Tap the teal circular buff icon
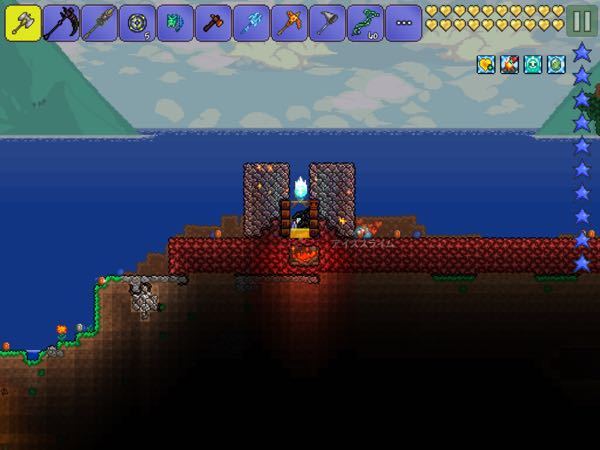Image resolution: width=600 pixels, height=450 pixels. pyautogui.click(x=533, y=64)
